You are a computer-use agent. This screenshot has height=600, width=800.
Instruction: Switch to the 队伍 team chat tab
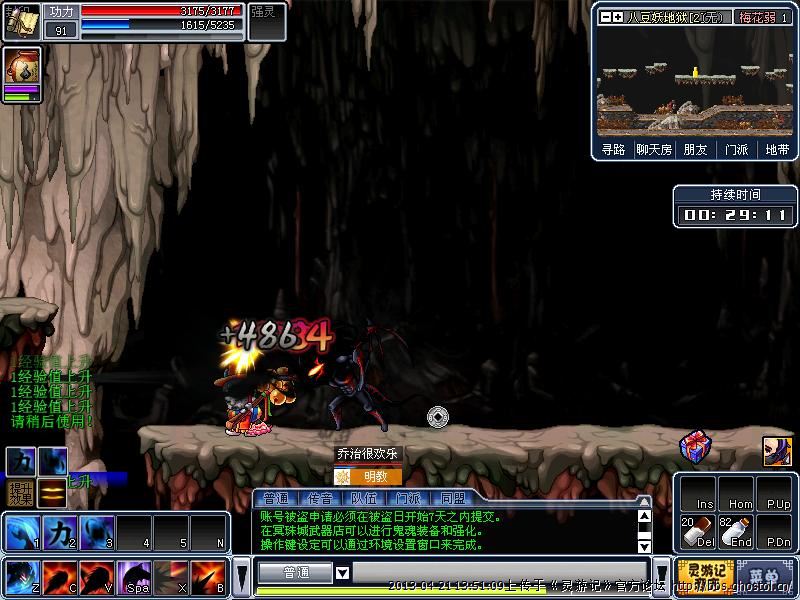tap(364, 498)
